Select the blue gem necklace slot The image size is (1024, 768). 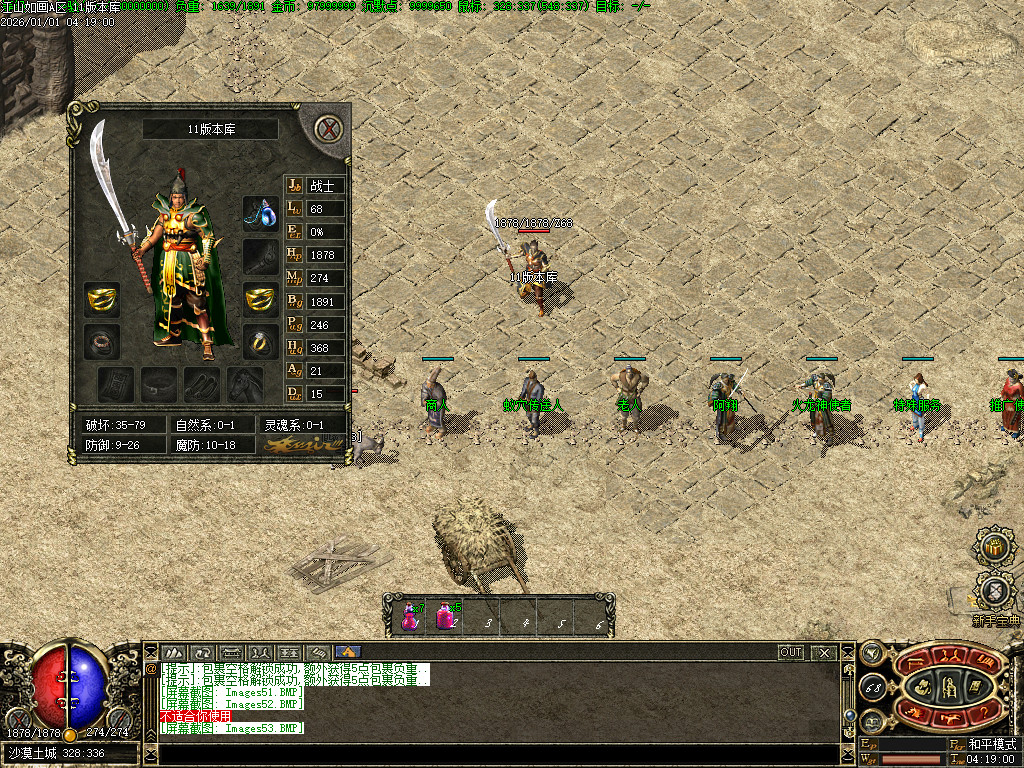point(261,214)
